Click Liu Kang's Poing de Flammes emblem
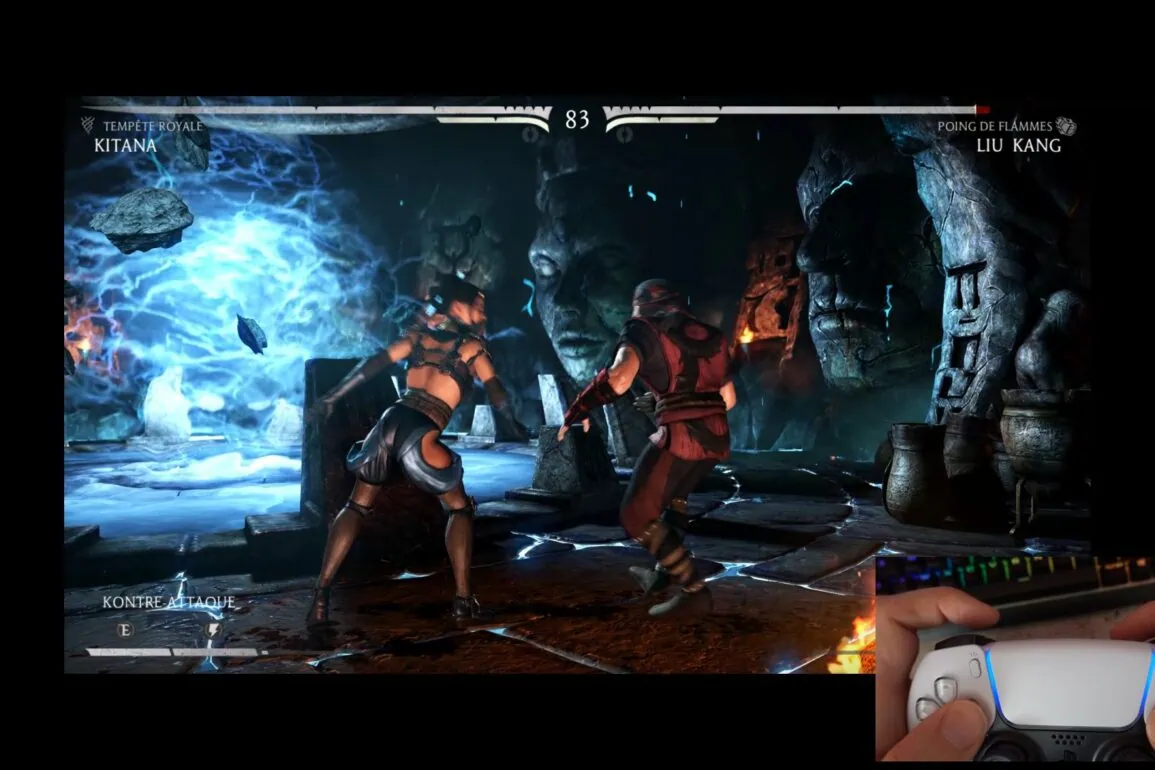This screenshot has height=770, width=1155. (x=1066, y=126)
